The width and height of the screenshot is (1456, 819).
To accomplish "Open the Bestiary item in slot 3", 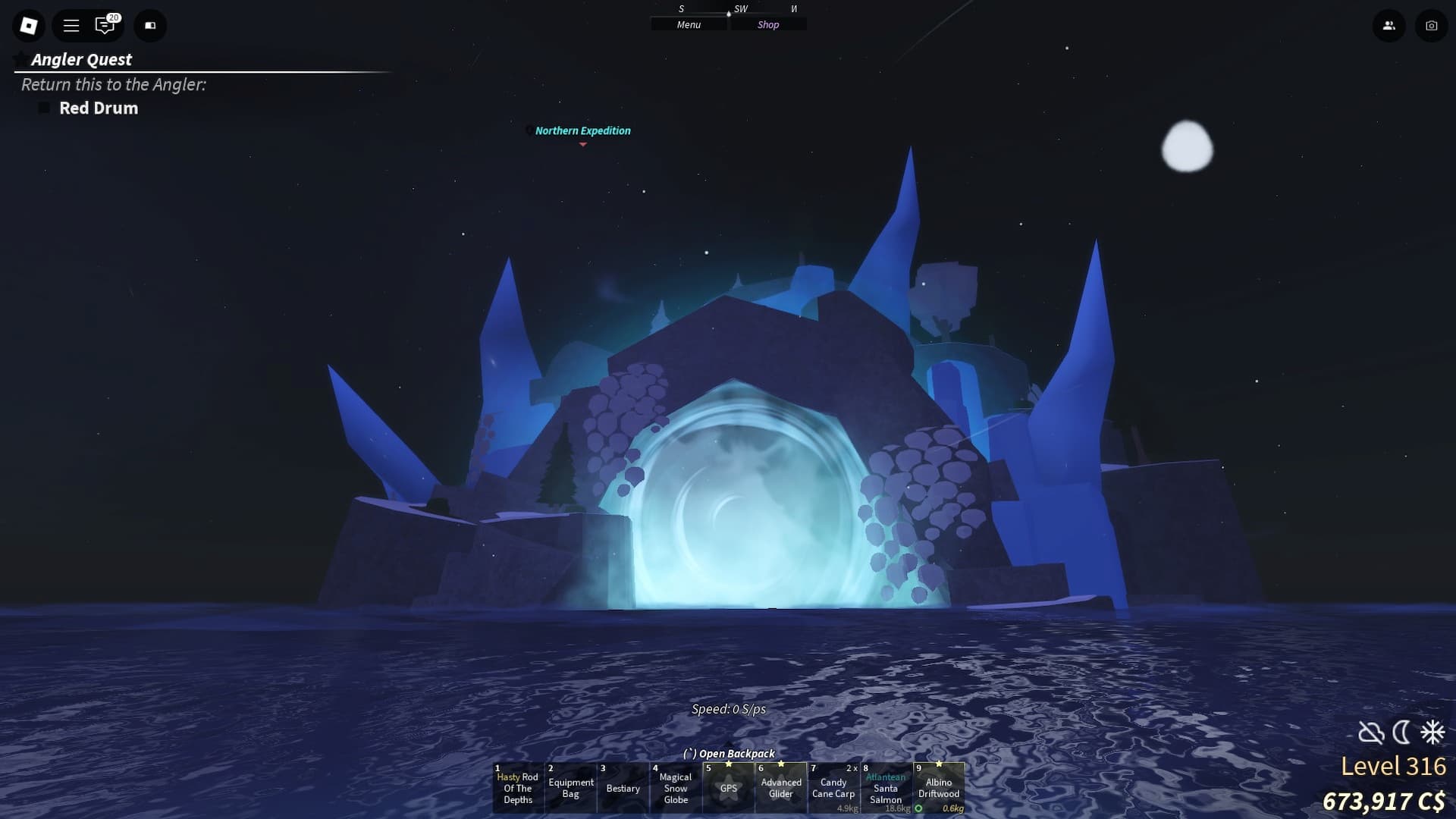I will 623,789.
